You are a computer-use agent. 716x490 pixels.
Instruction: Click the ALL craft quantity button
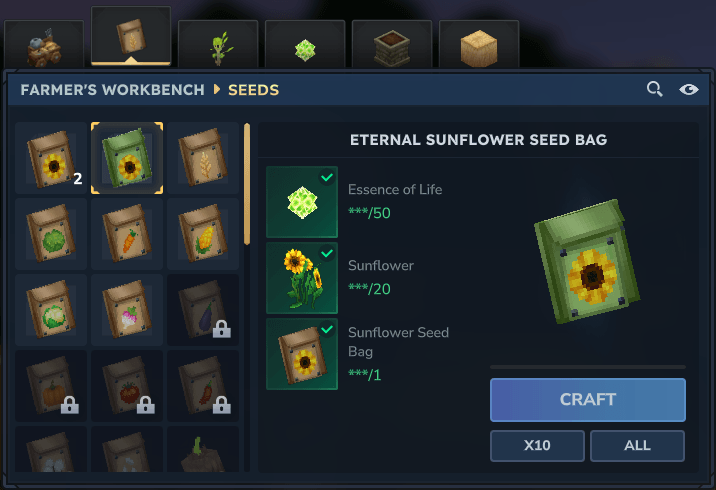pos(637,446)
